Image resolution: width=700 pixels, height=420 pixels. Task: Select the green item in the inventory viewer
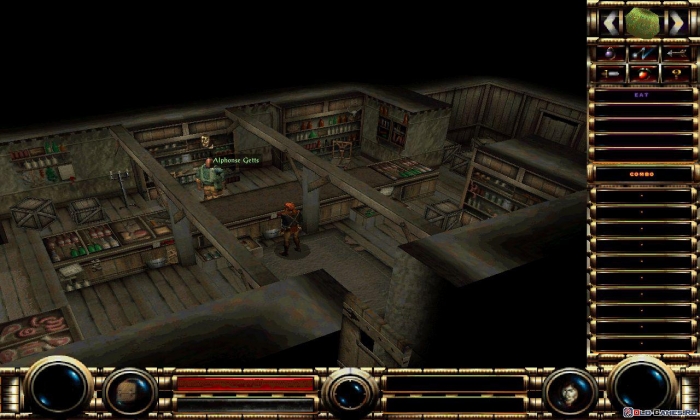(x=643, y=20)
